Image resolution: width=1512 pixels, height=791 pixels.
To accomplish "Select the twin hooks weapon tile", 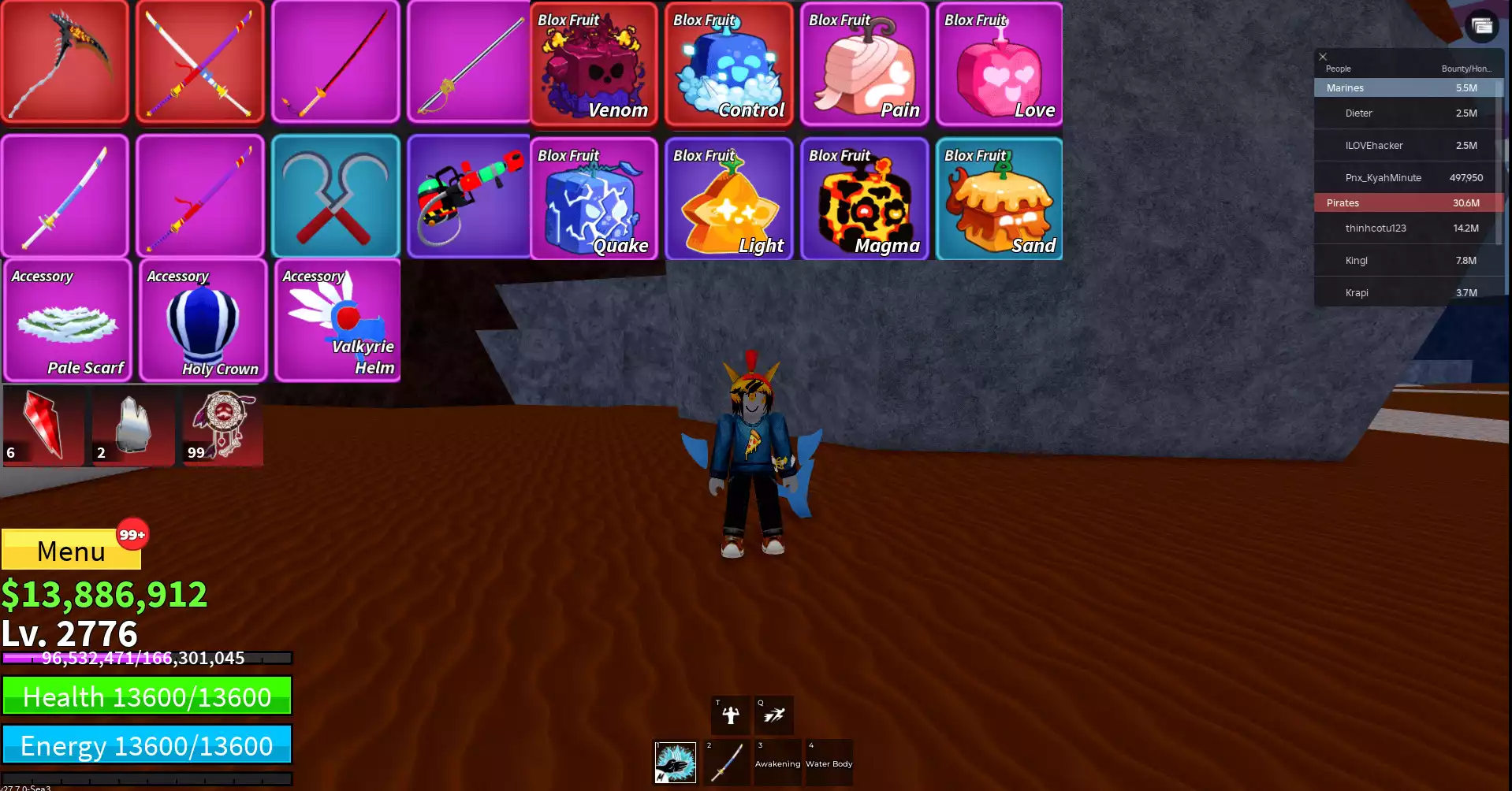I will coord(336,195).
